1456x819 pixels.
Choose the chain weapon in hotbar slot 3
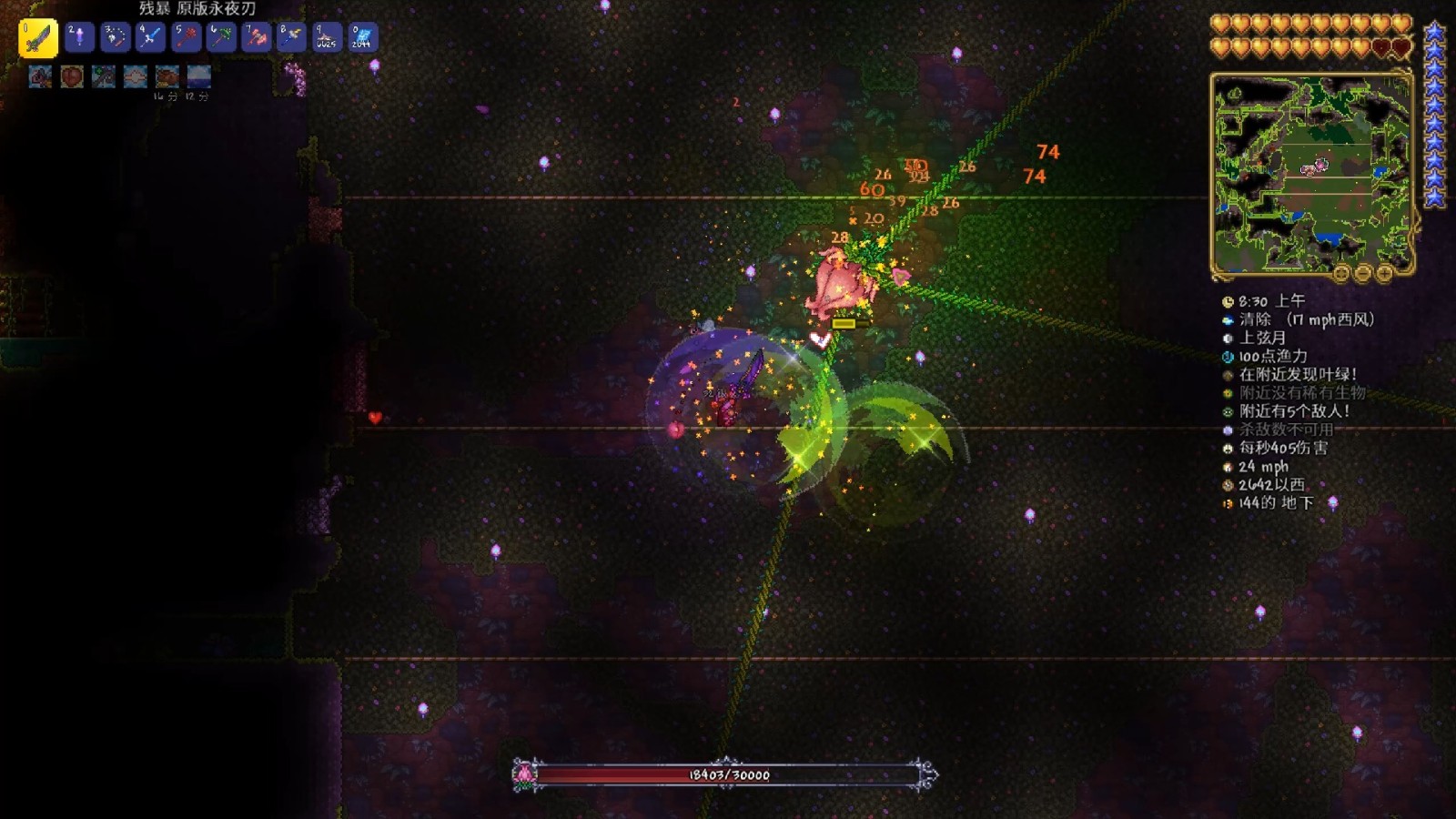(x=115, y=37)
